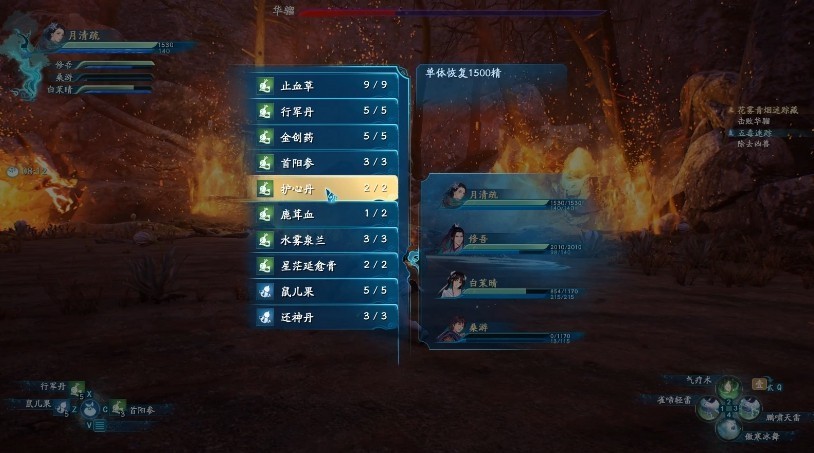Select 鼠儿果 from the item menu

(x=323, y=291)
